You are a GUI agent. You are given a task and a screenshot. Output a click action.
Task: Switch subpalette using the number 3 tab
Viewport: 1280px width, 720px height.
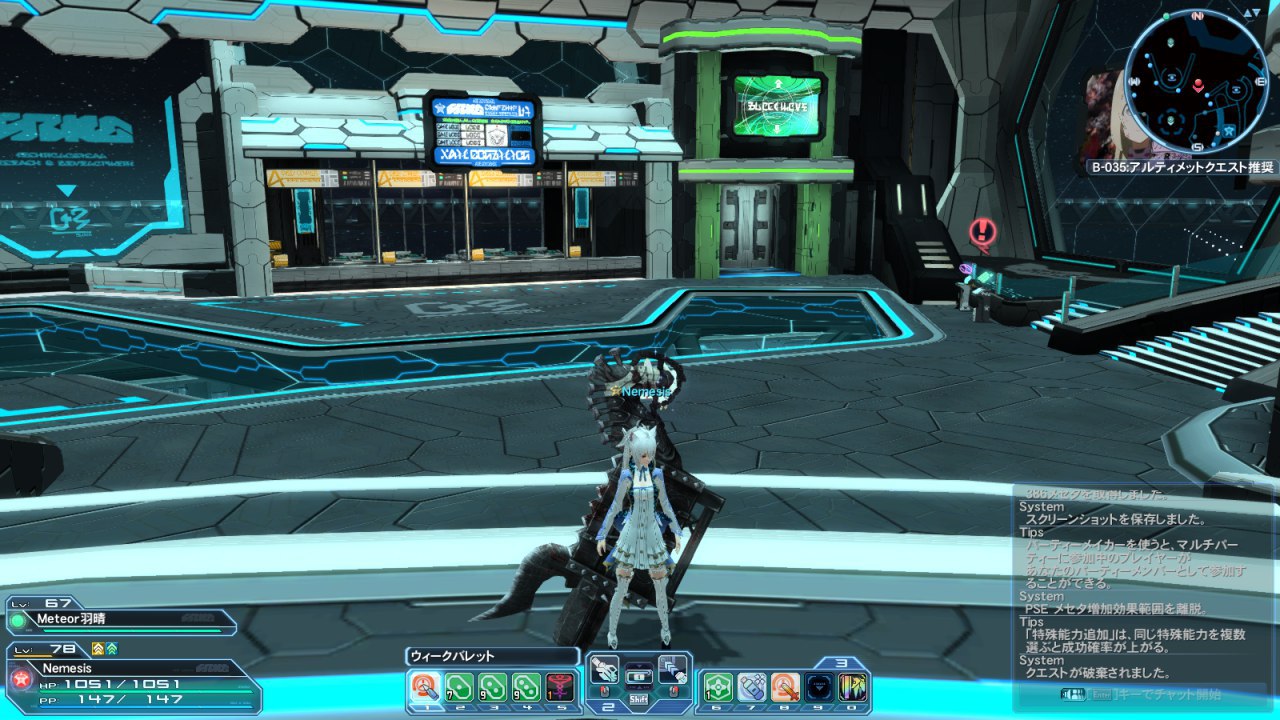pos(842,662)
